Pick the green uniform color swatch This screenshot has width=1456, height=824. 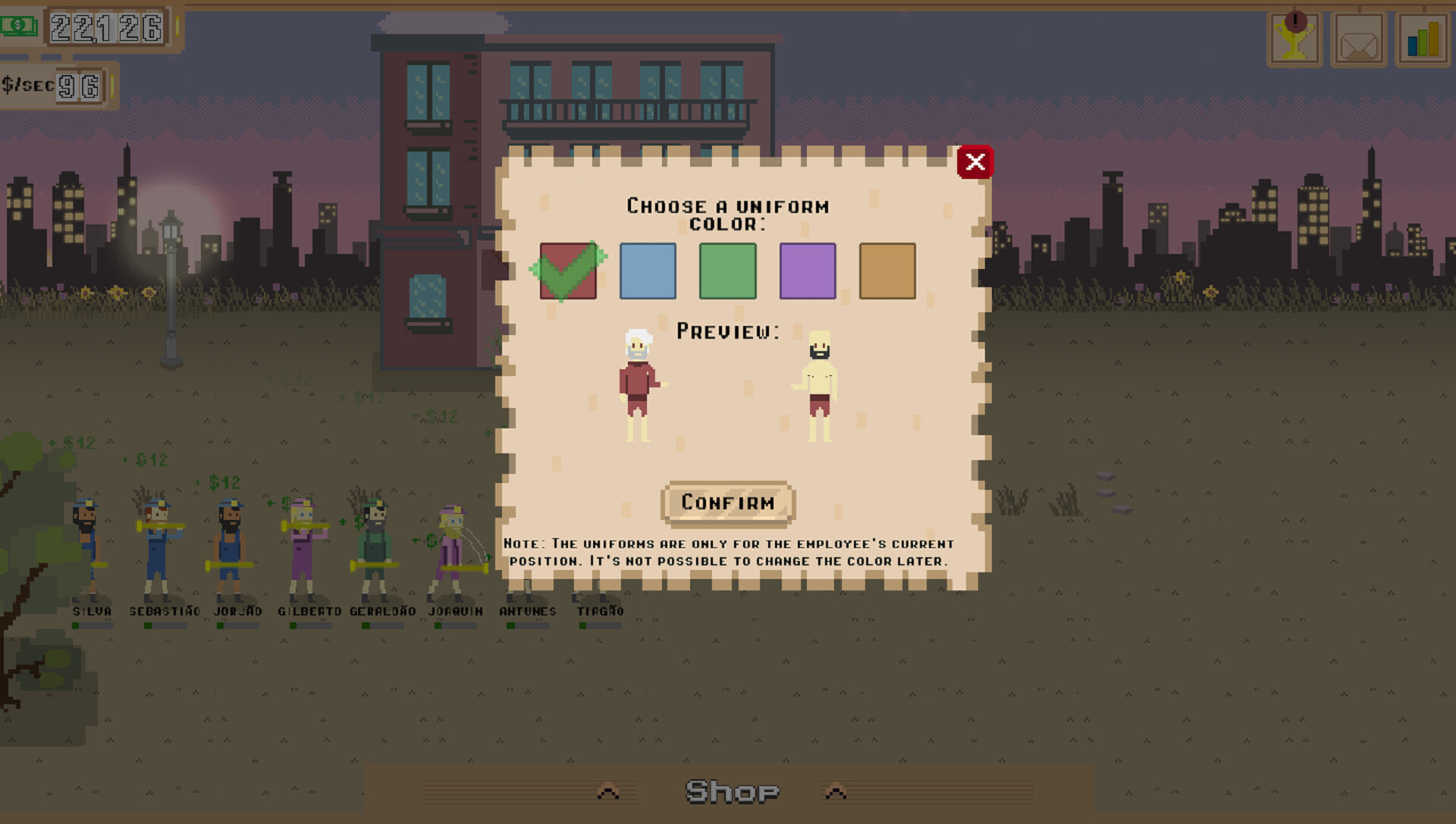click(728, 271)
